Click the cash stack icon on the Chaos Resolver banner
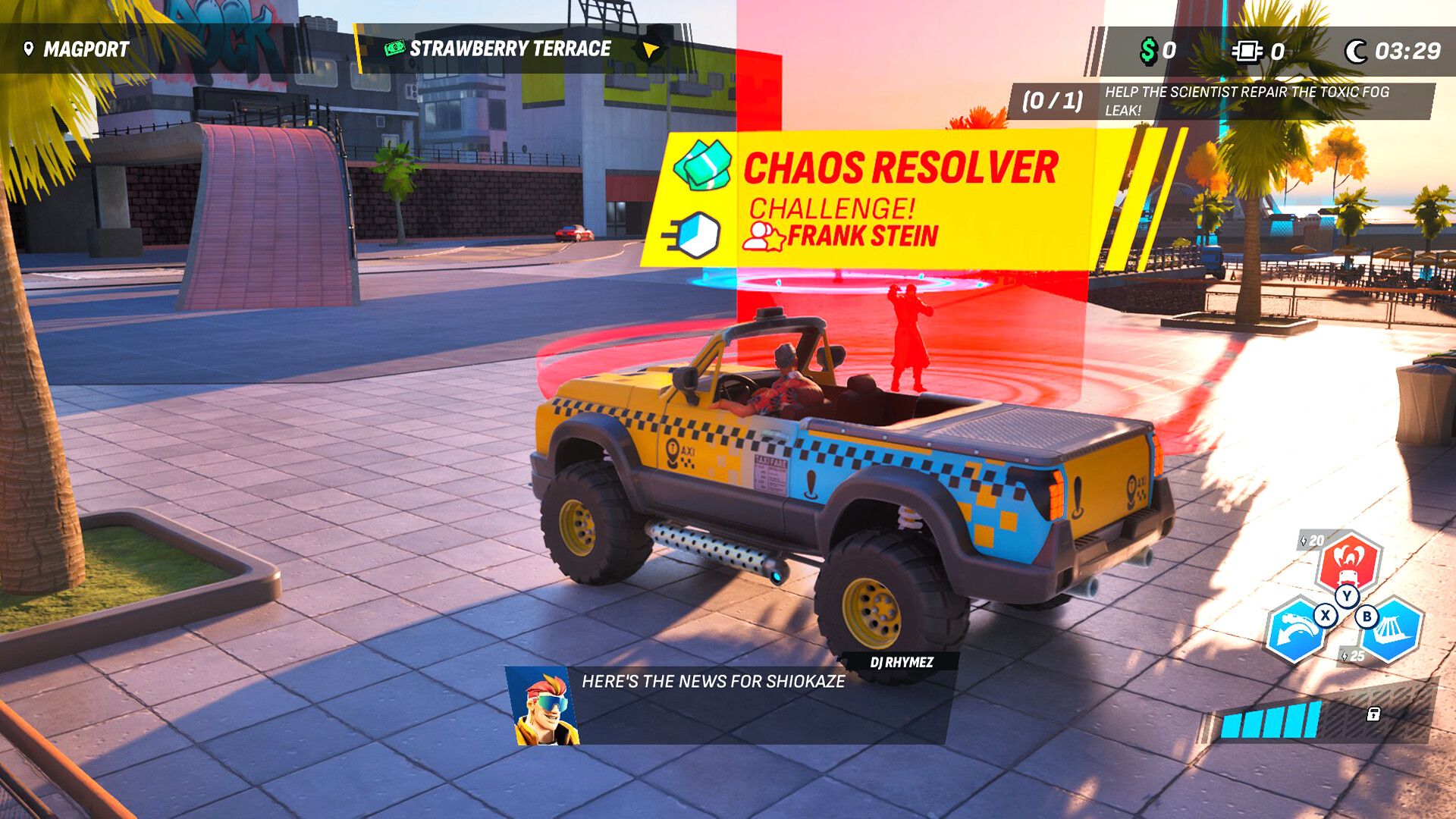 (701, 165)
